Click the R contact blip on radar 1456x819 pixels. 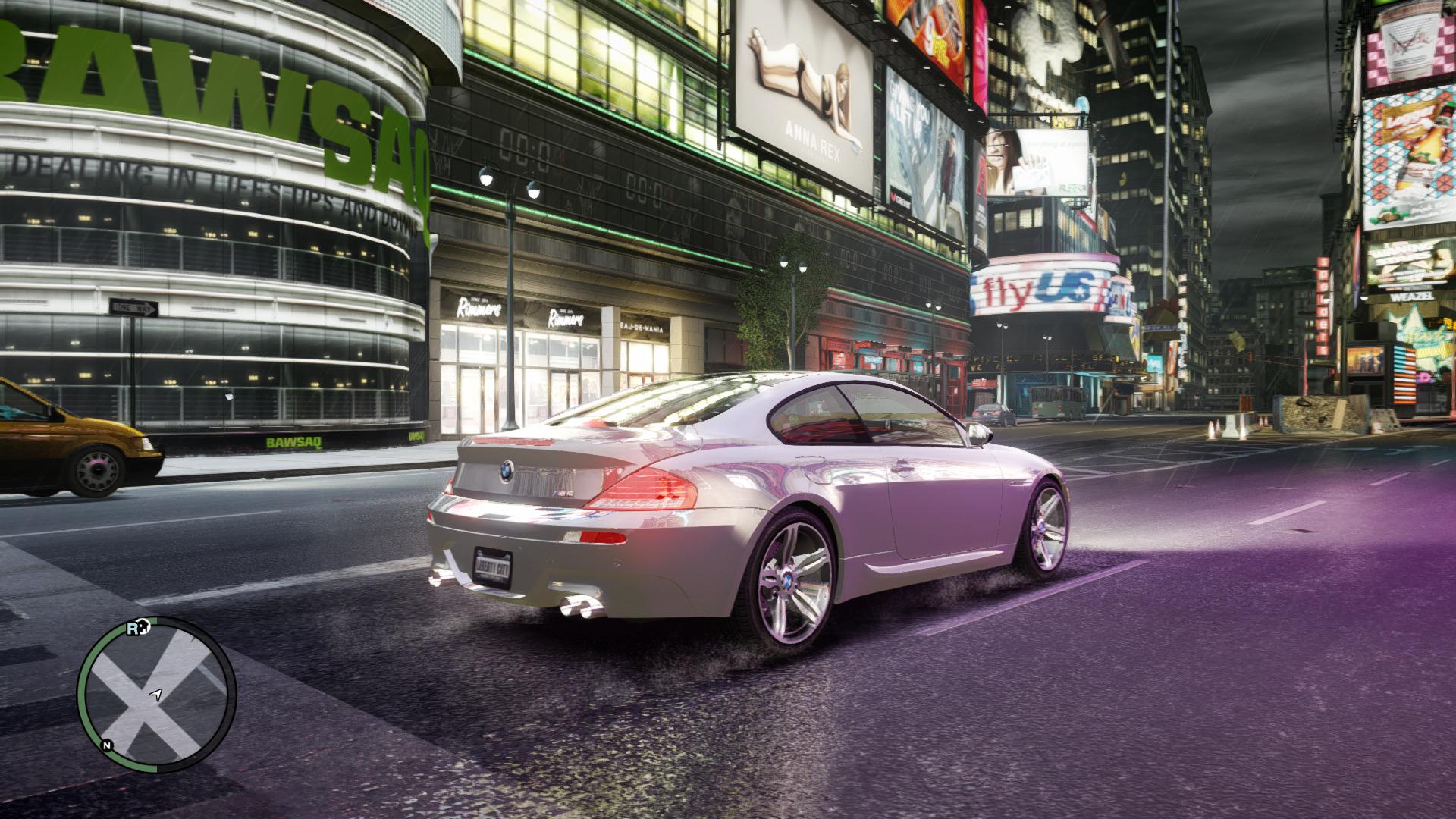tap(133, 629)
